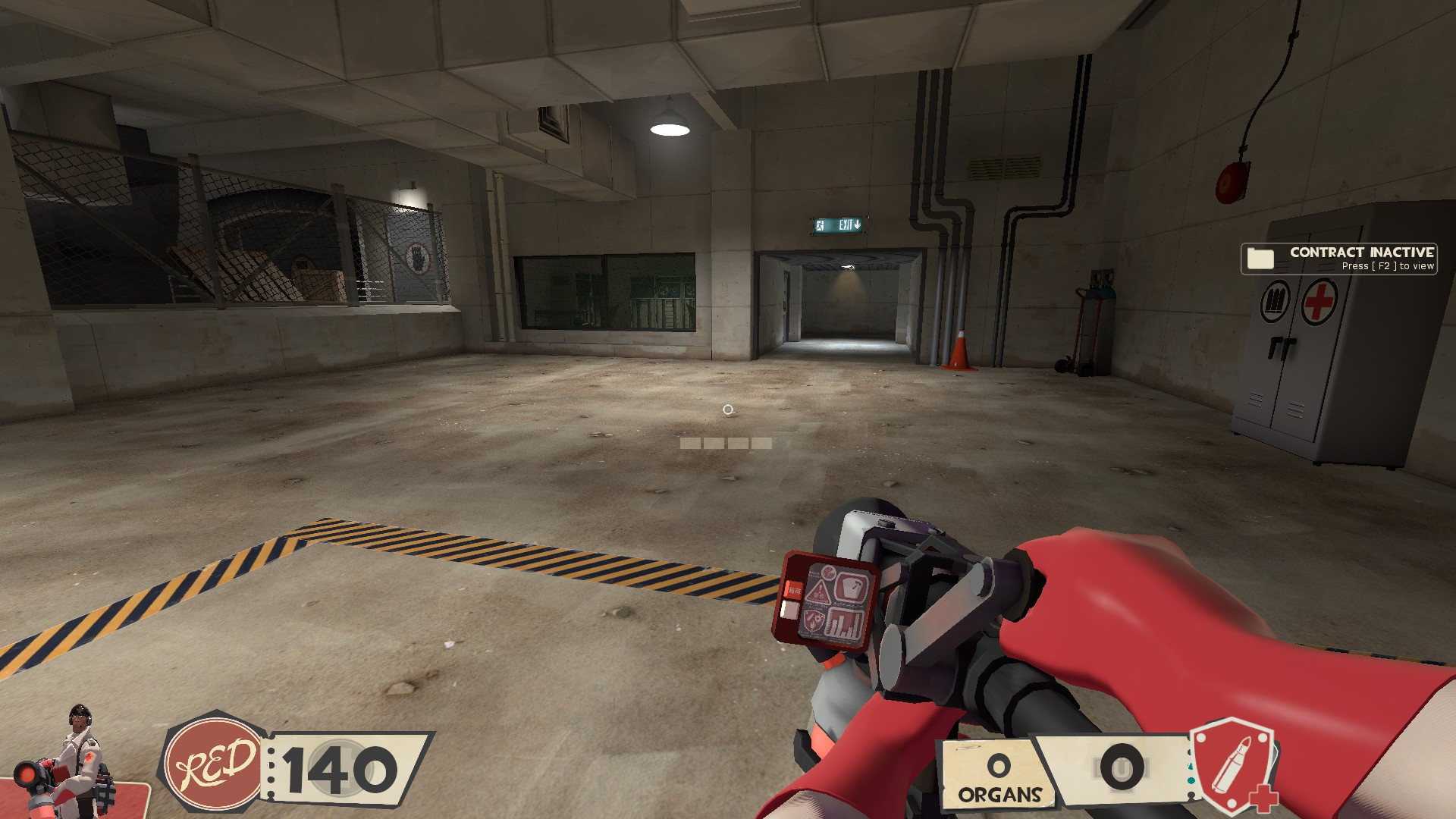
Task: Click the red switch on the medigun display
Action: point(792,590)
